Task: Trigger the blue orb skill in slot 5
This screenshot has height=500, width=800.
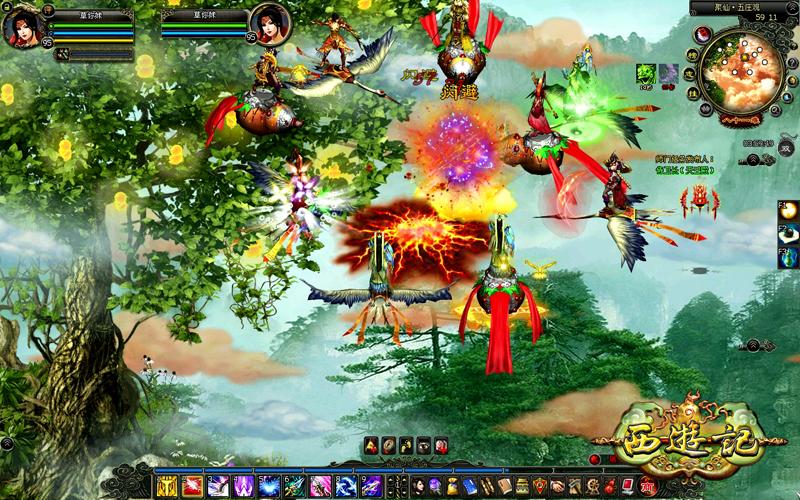Action: coord(269,487)
